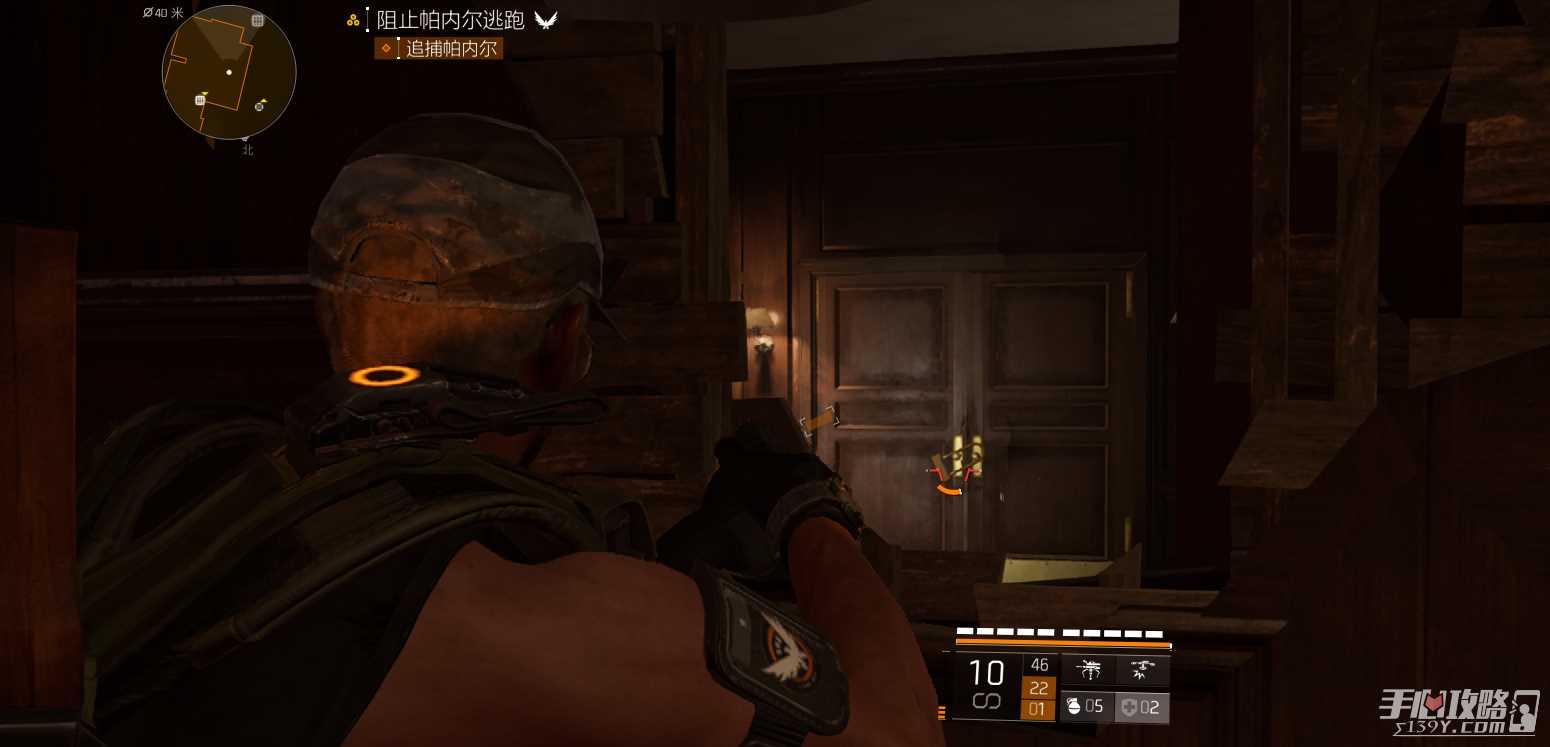Activate the left drone skill icon
Image resolution: width=1550 pixels, height=747 pixels.
tap(1088, 670)
